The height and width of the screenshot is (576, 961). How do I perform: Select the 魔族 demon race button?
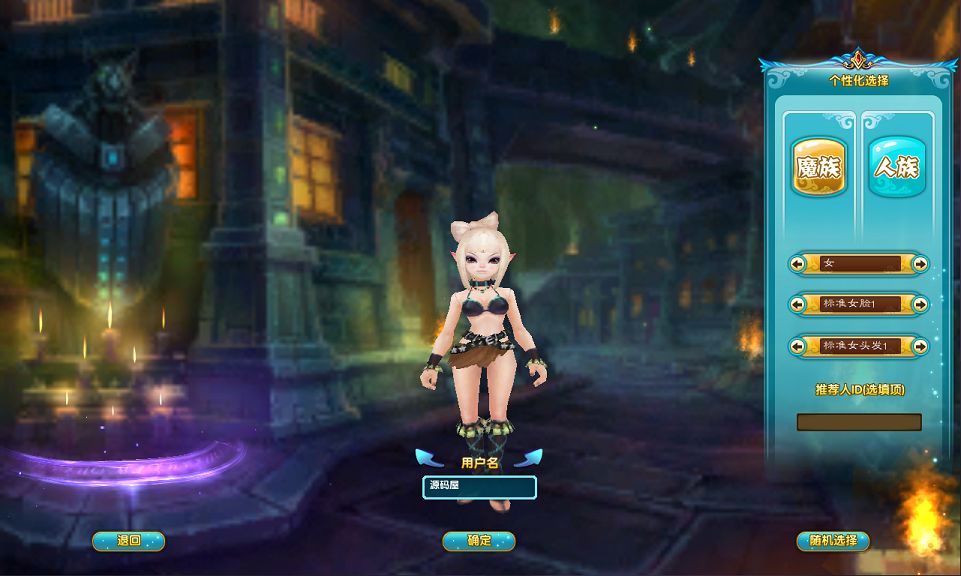[x=818, y=168]
